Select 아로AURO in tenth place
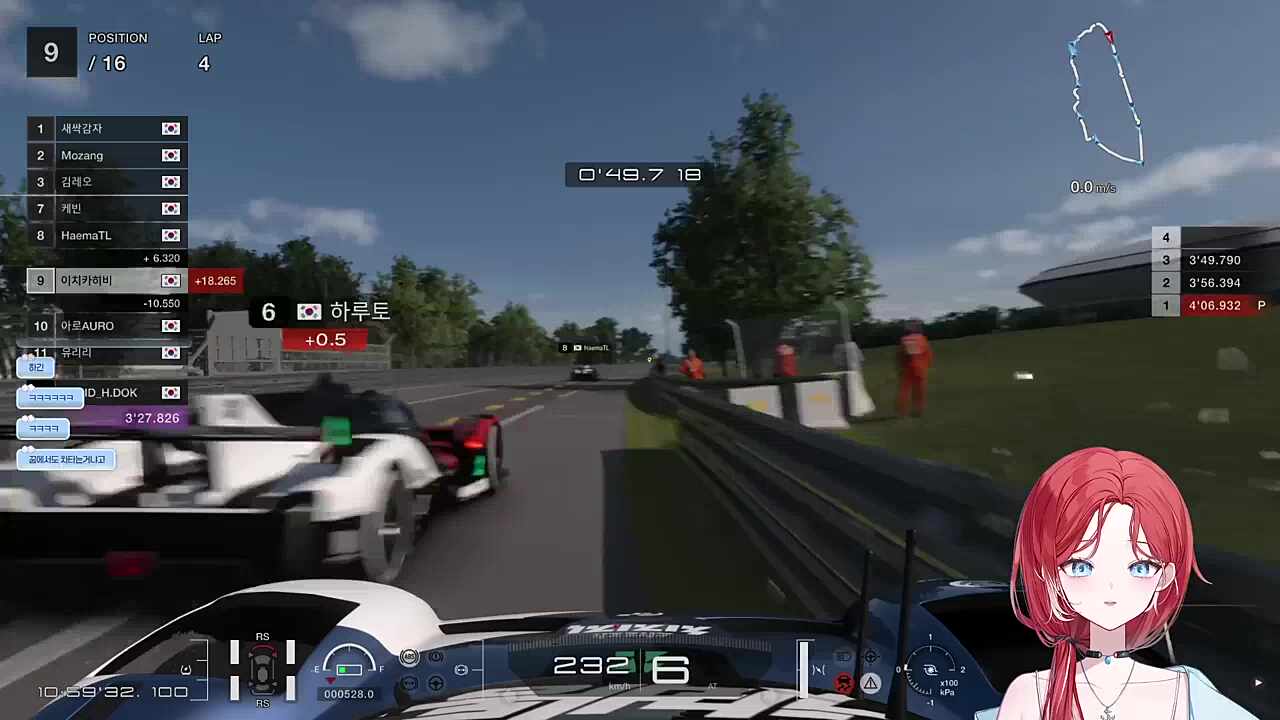Image resolution: width=1280 pixels, height=720 pixels. tap(107, 326)
